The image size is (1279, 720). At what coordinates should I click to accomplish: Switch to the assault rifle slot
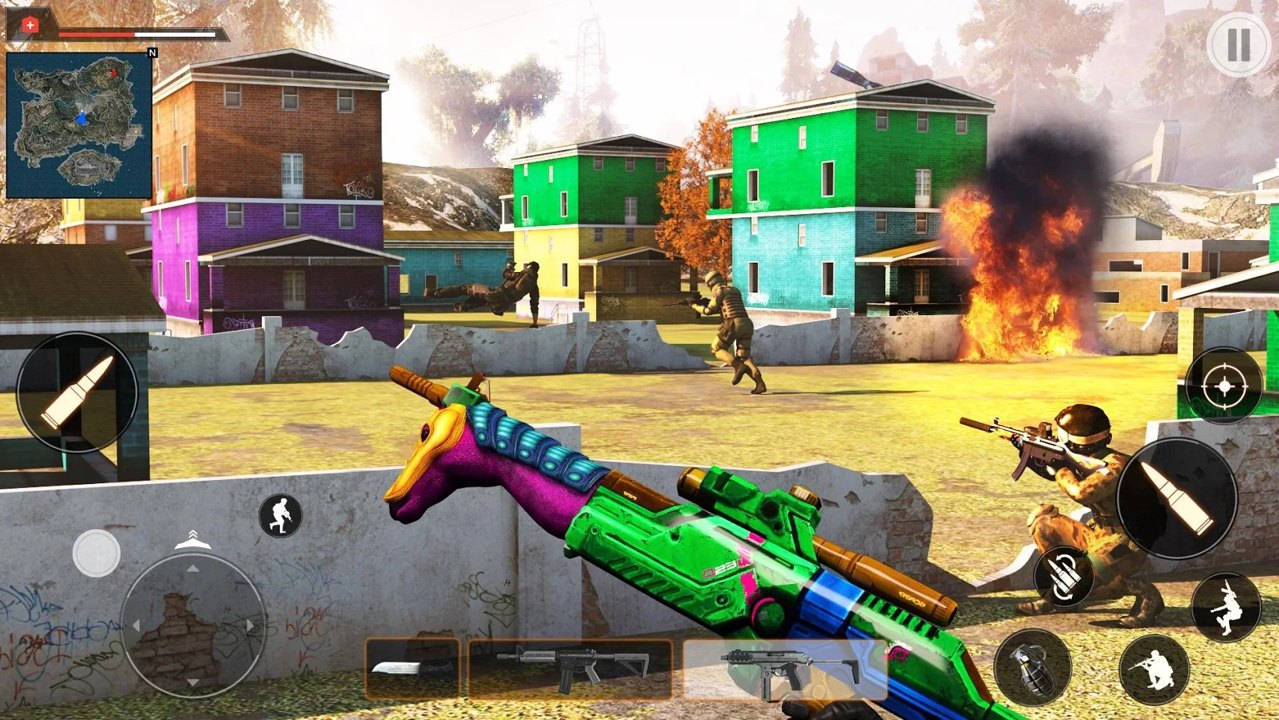point(571,668)
